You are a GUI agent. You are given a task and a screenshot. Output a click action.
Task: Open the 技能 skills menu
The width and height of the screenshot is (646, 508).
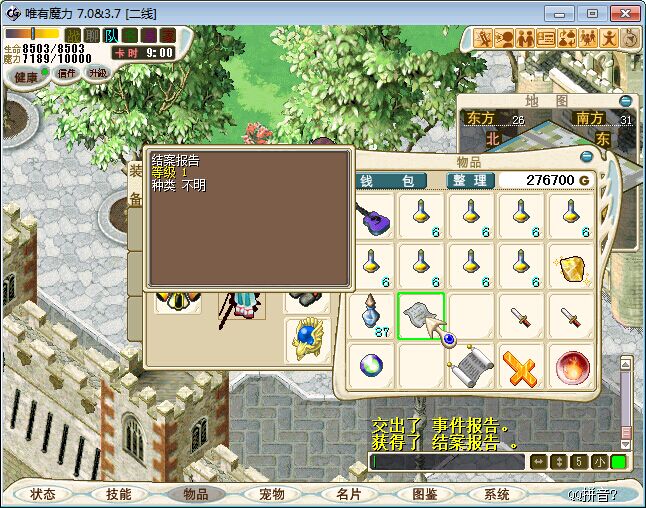tap(119, 494)
